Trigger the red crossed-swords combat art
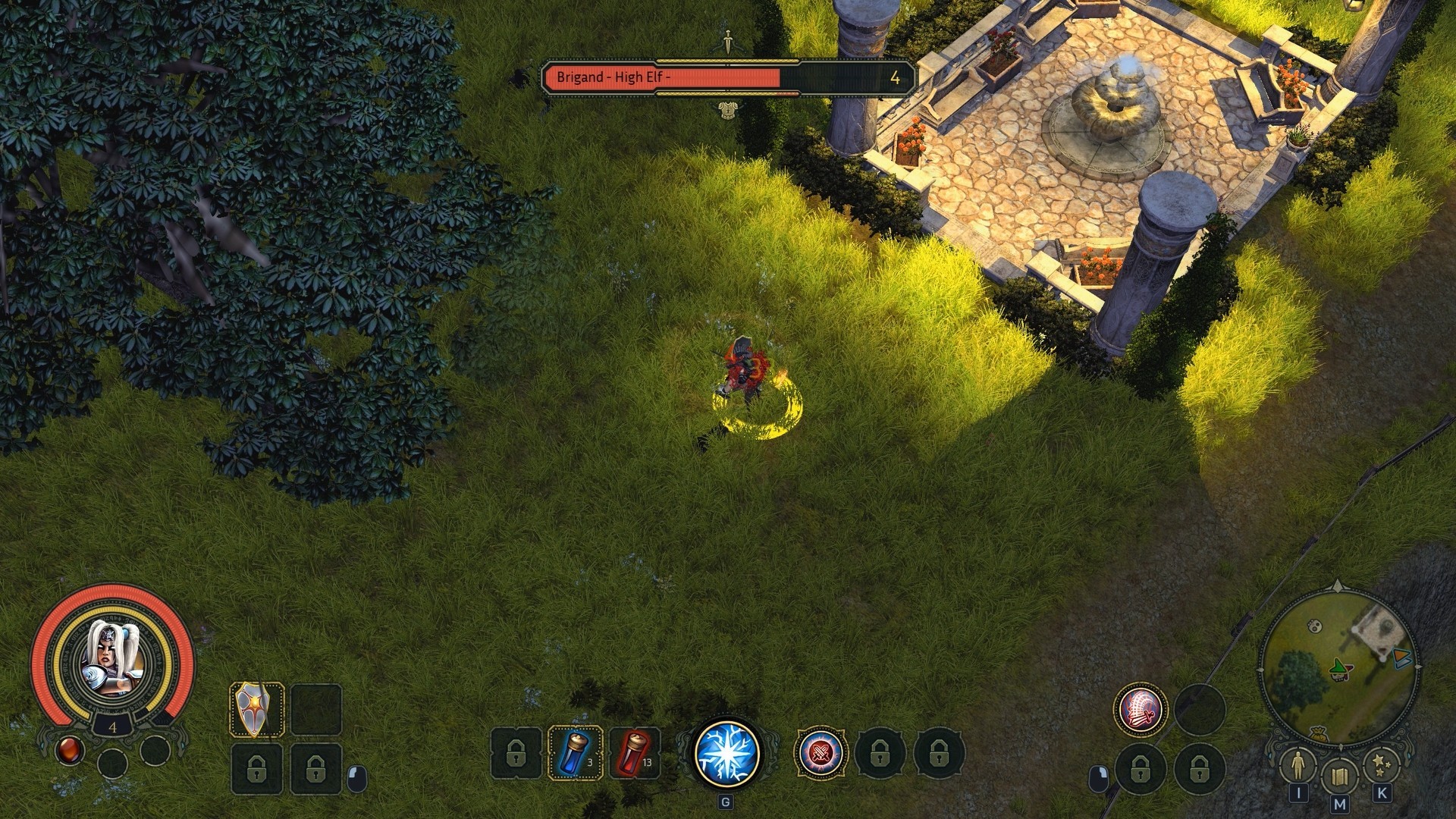The height and width of the screenshot is (819, 1456). [821, 753]
